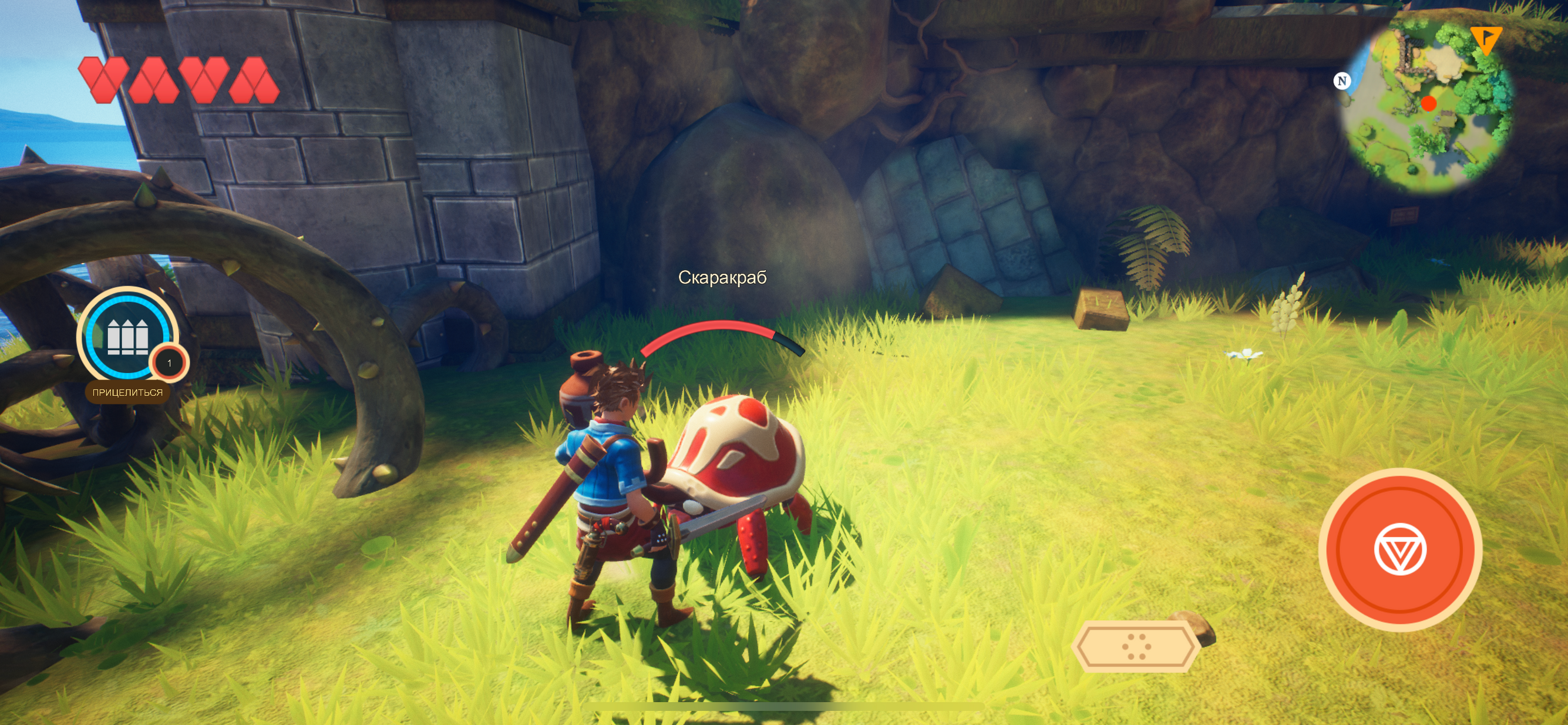1568x725 pixels.
Task: Tap the ПРИЦЕЛИТЬСЯ aim button with bullets
Action: pyautogui.click(x=128, y=336)
